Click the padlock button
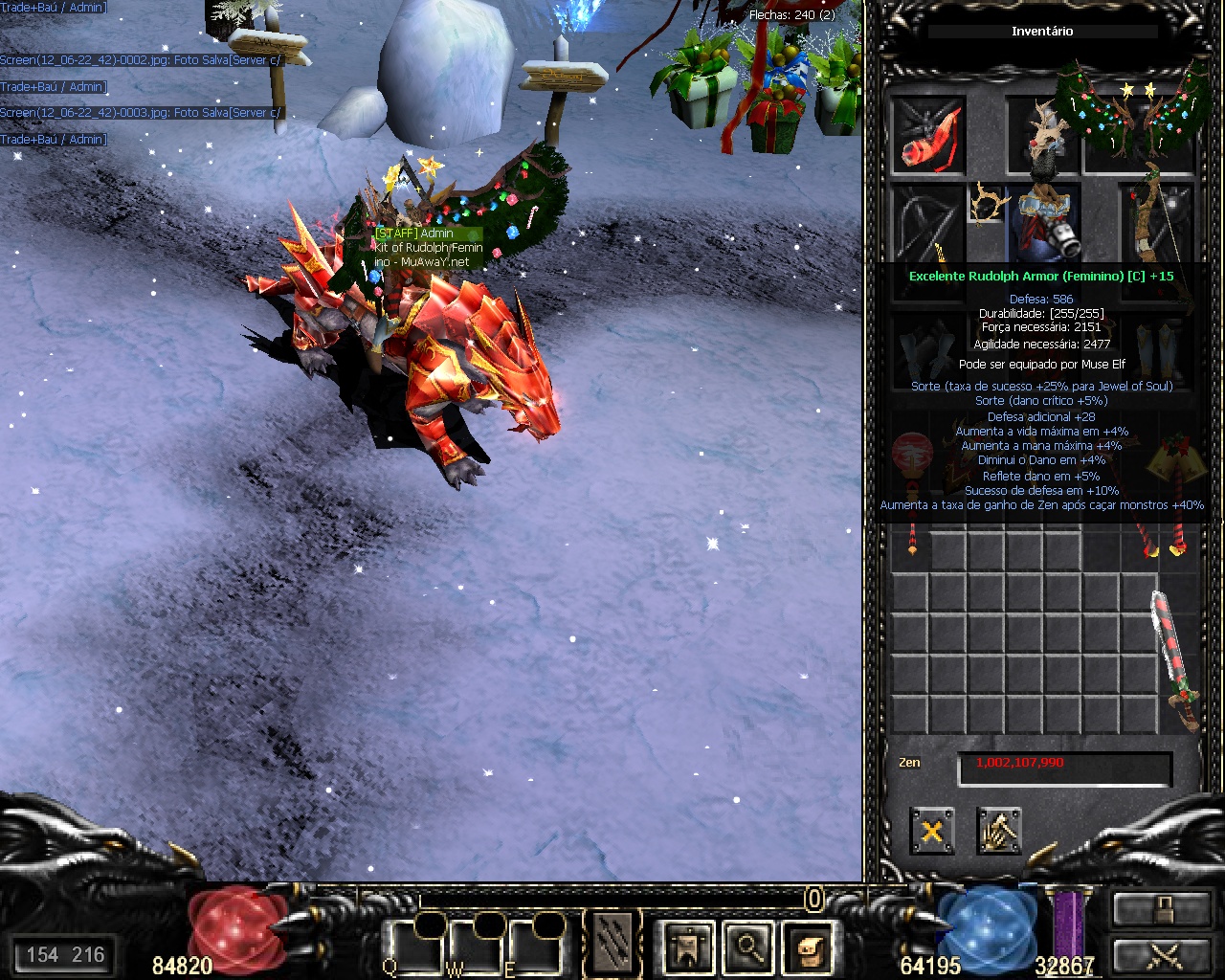The width and height of the screenshot is (1225, 980). 1162,908
